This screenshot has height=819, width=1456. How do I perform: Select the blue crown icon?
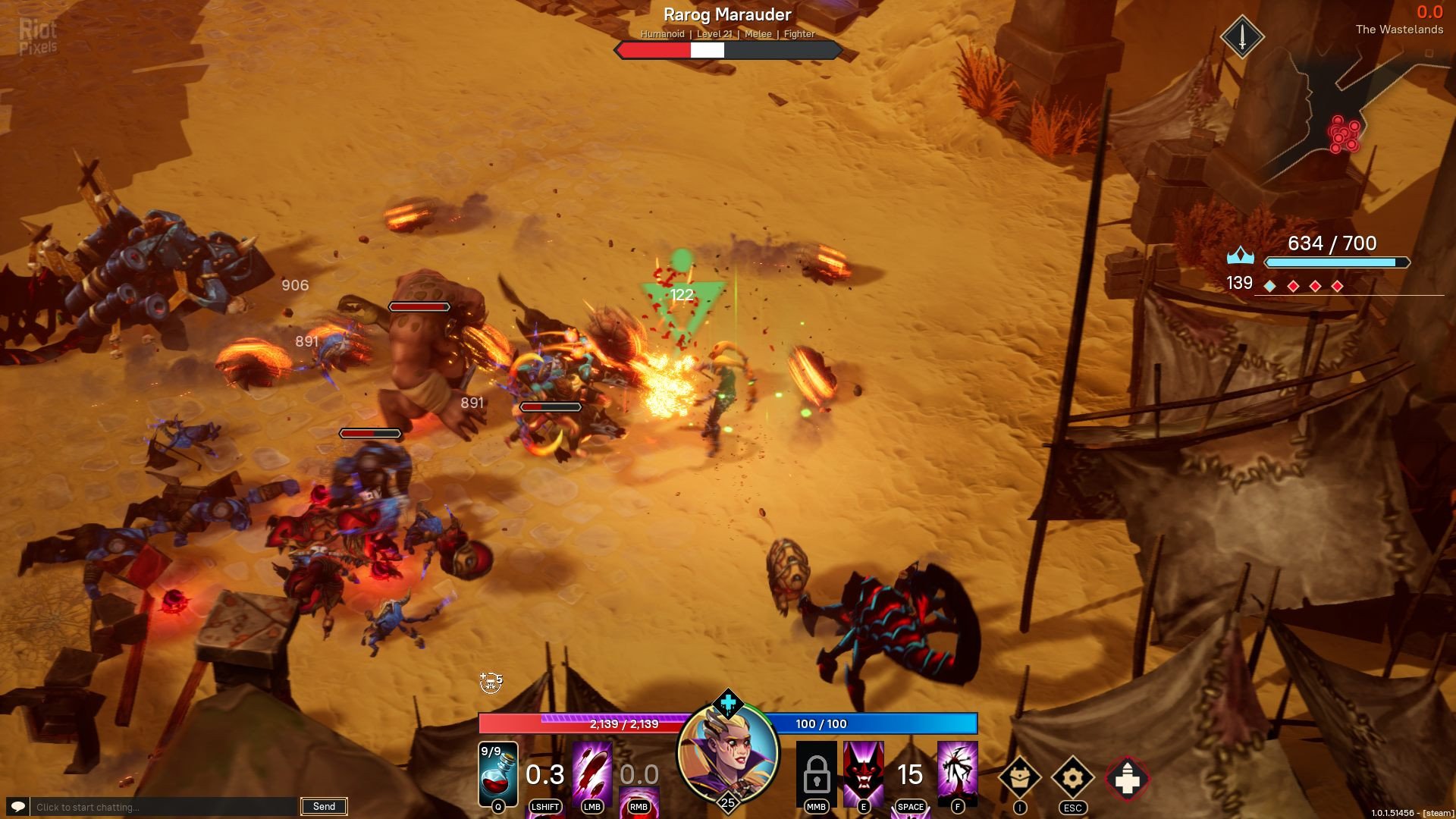1240,256
